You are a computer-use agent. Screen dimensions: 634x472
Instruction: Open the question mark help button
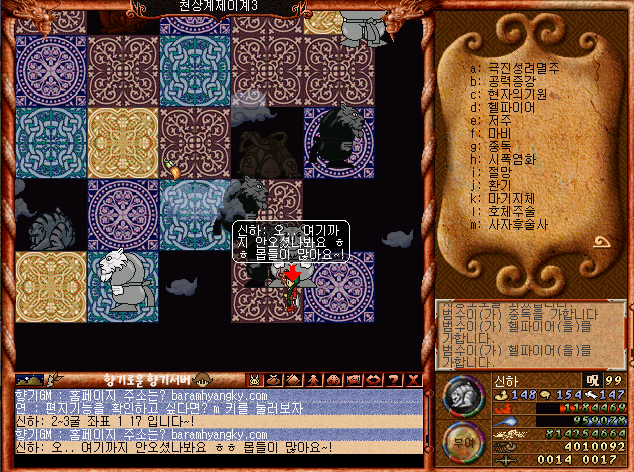click(395, 379)
